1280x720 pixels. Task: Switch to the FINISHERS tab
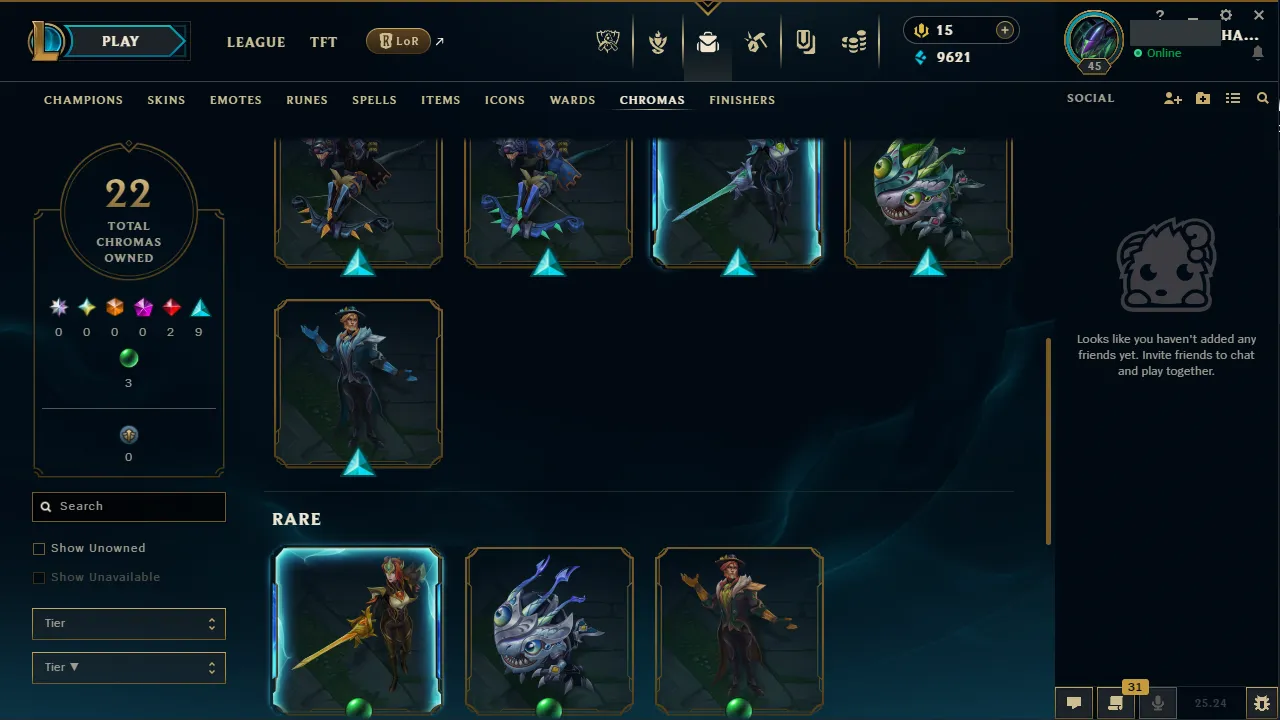point(742,100)
